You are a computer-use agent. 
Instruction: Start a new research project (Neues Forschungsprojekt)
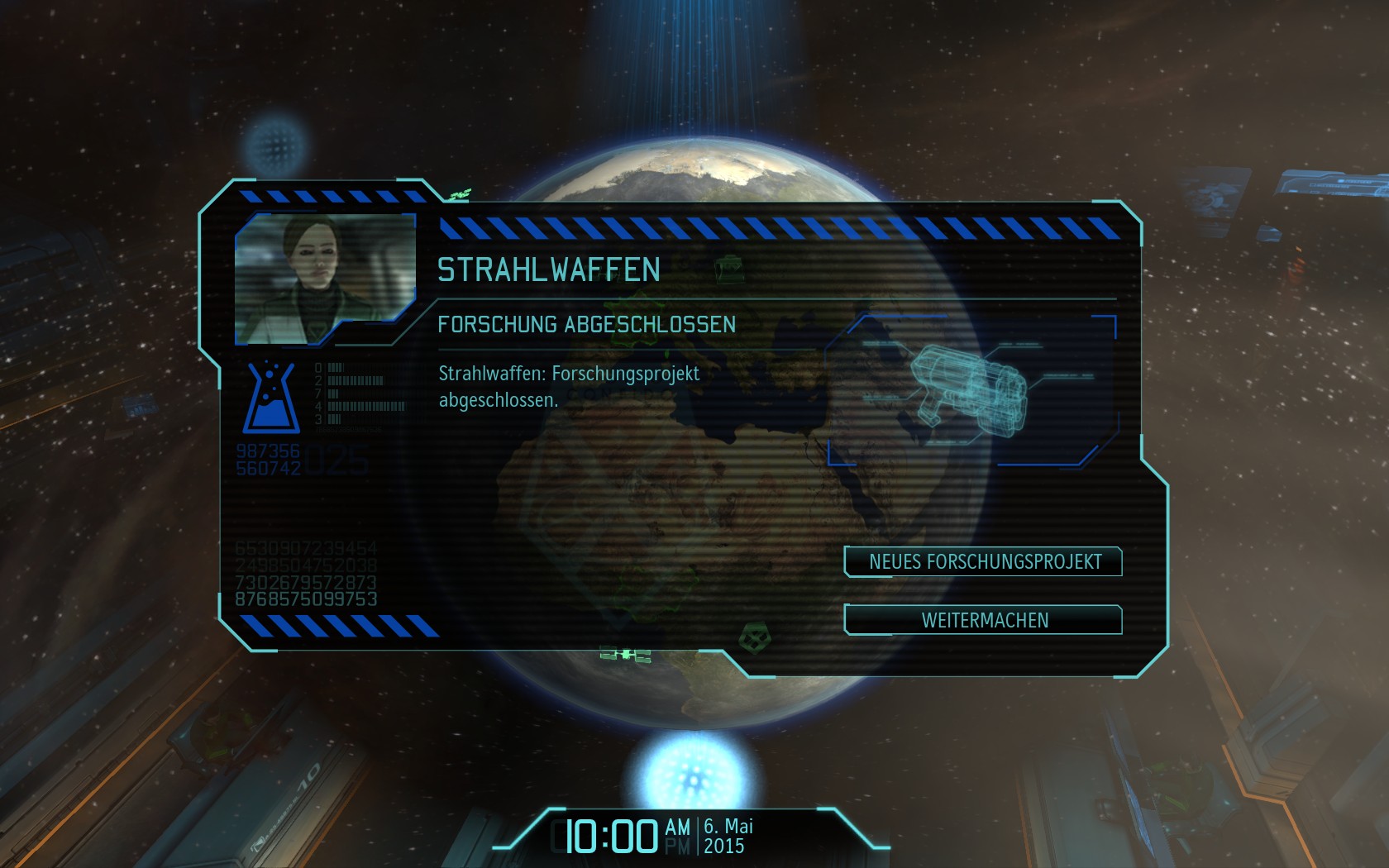coord(983,562)
